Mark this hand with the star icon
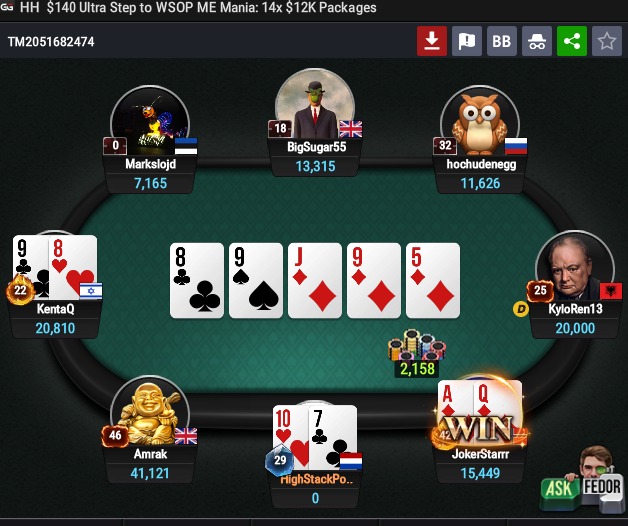Screen dimensions: 628x526 tap(606, 41)
